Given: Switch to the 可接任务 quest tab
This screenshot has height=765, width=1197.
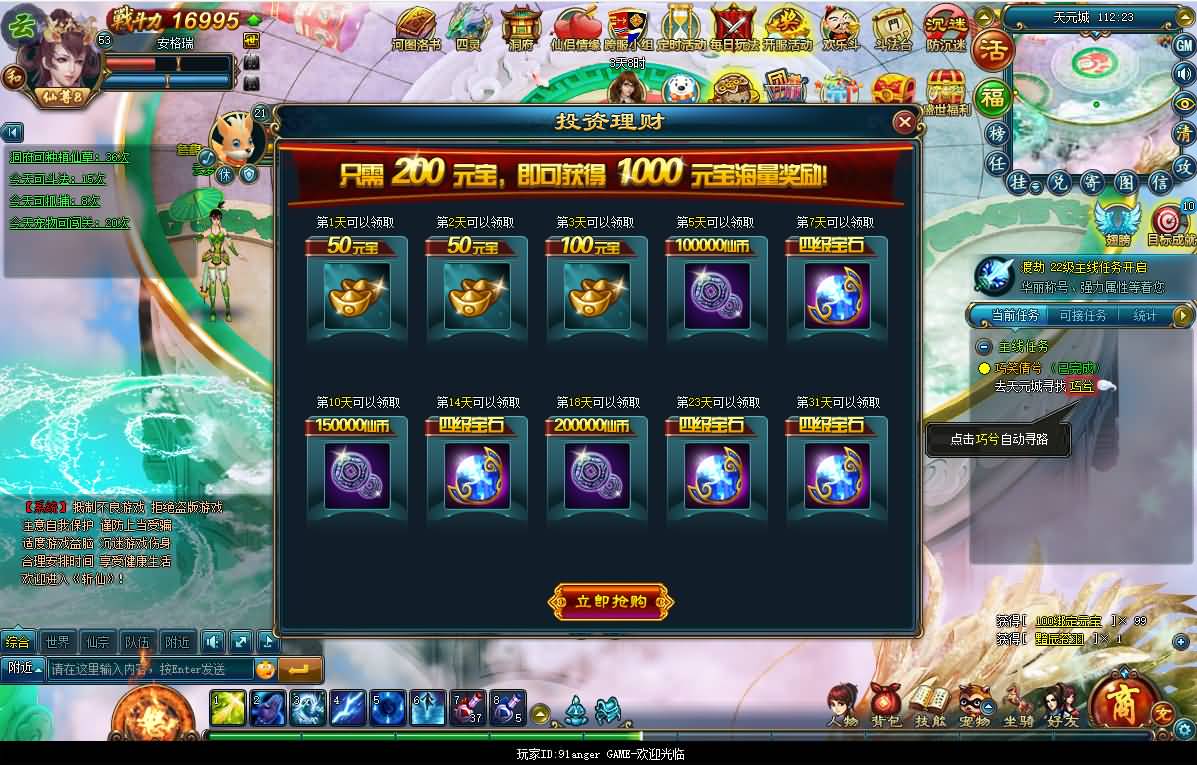Looking at the screenshot, I should coord(1082,316).
